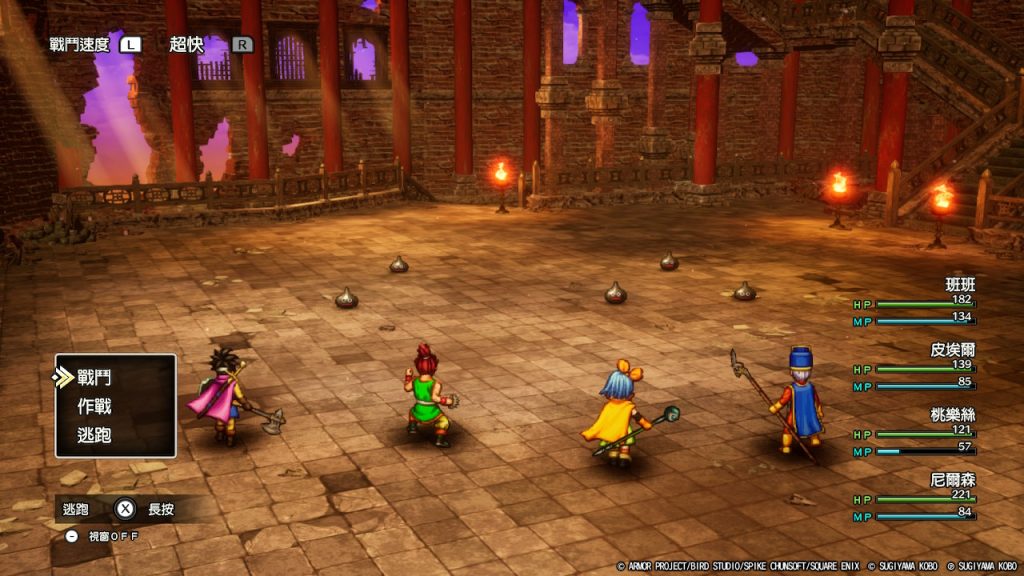Choose 作戰 (Tactics) in the battle menu
This screenshot has width=1024, height=576.
pyautogui.click(x=94, y=407)
